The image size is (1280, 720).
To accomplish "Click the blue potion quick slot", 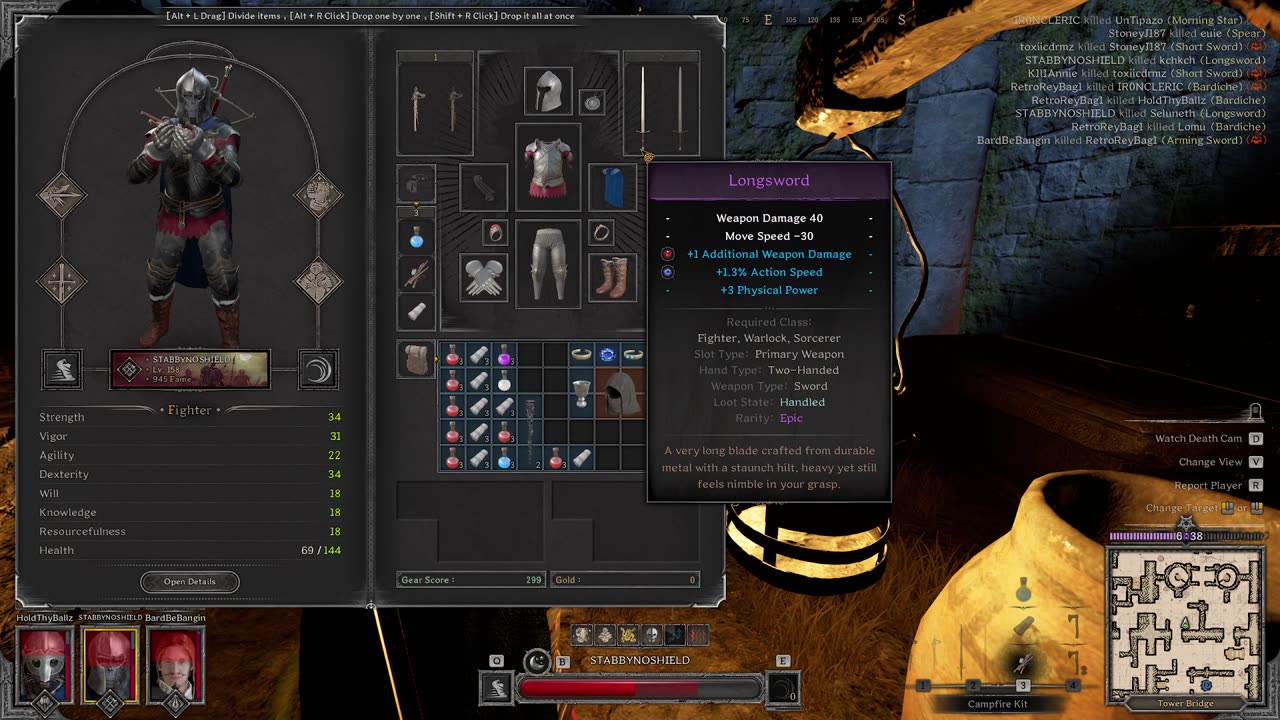I will [x=417, y=239].
